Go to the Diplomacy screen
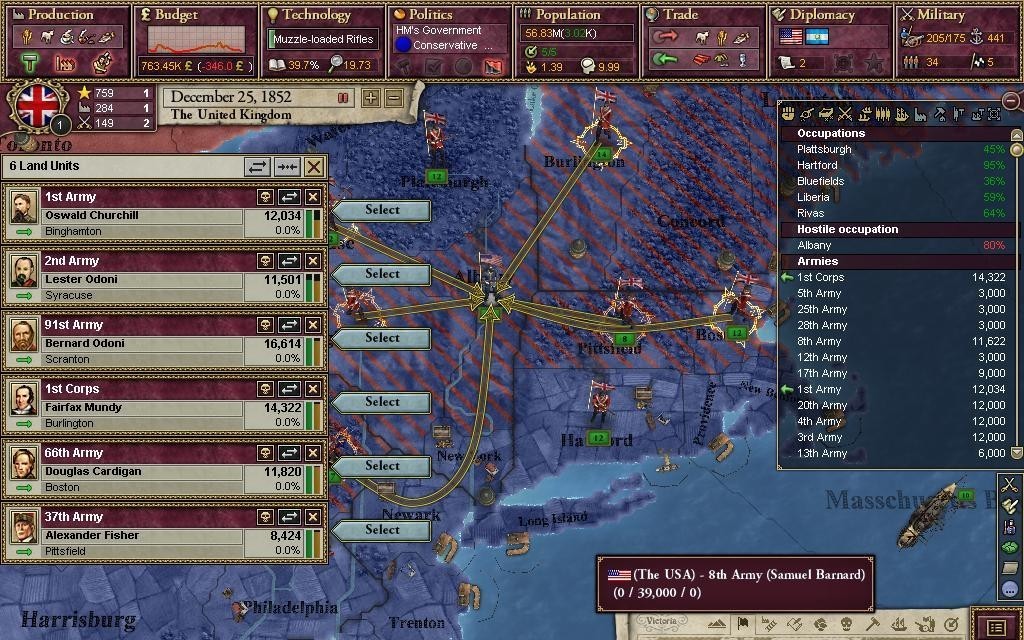1024x640 pixels. pyautogui.click(x=821, y=15)
